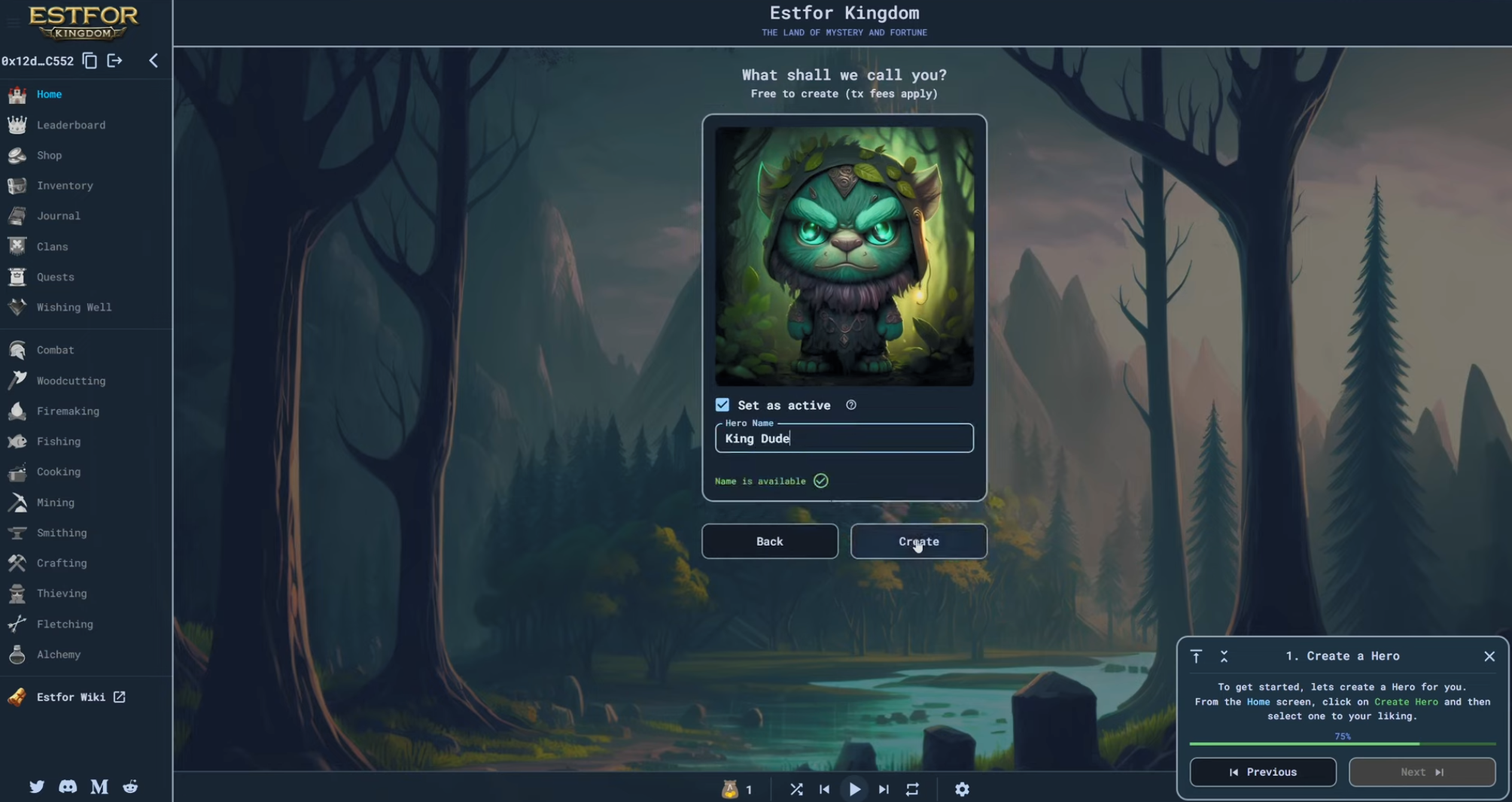Image resolution: width=1512 pixels, height=802 pixels.
Task: Visit the Clans section
Action: click(x=52, y=247)
